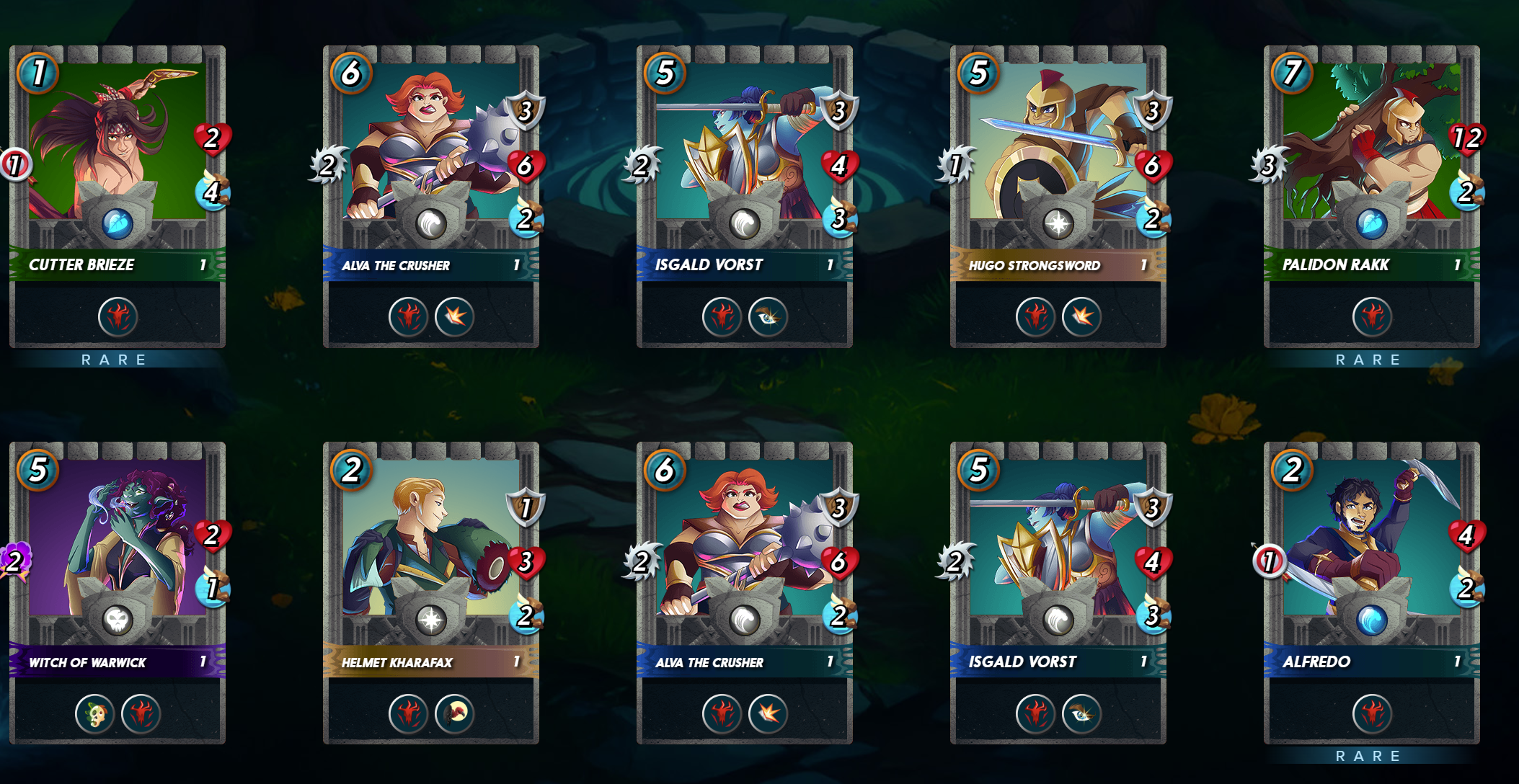Show Hugo Strongsword's orange burst ability

coord(1081,316)
